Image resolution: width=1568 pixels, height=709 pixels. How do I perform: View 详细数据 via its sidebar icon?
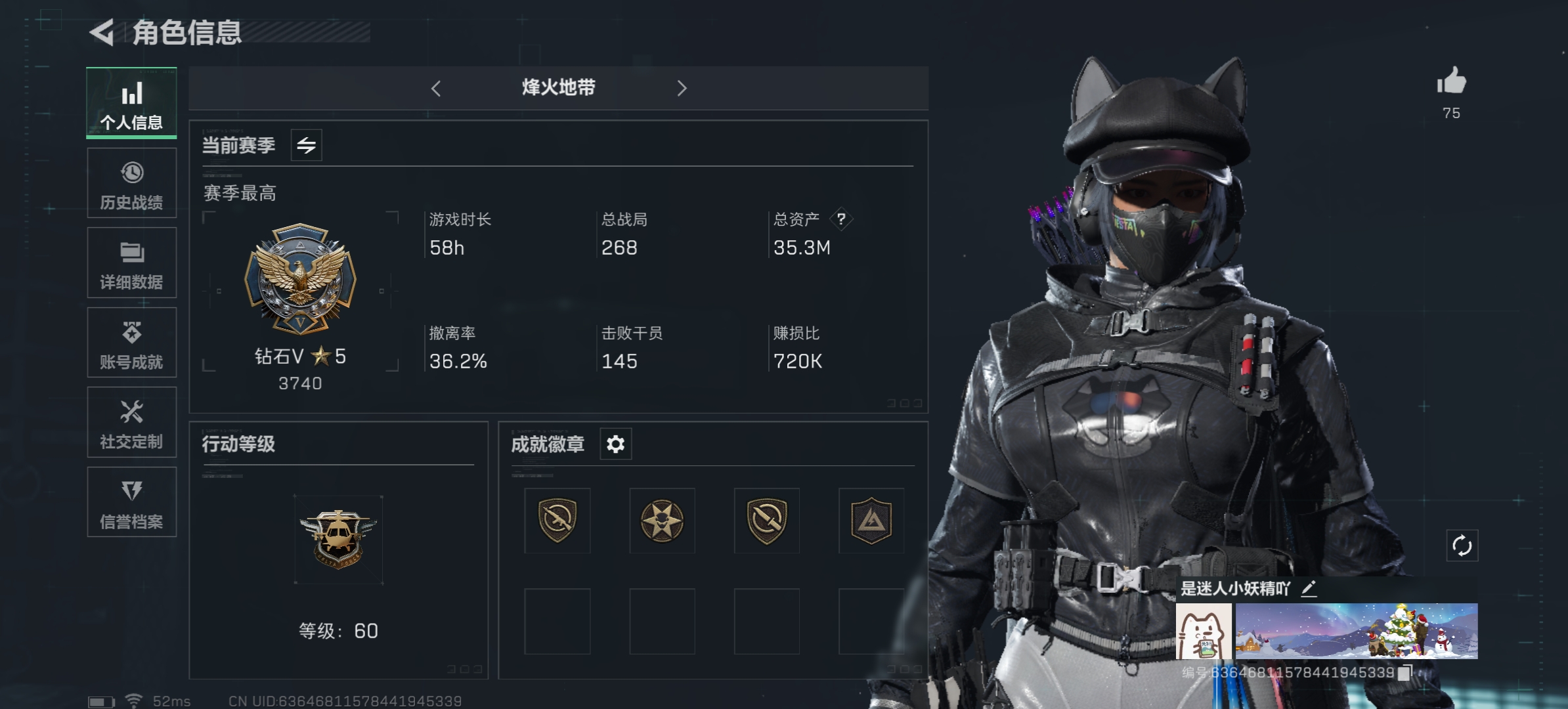[x=131, y=263]
